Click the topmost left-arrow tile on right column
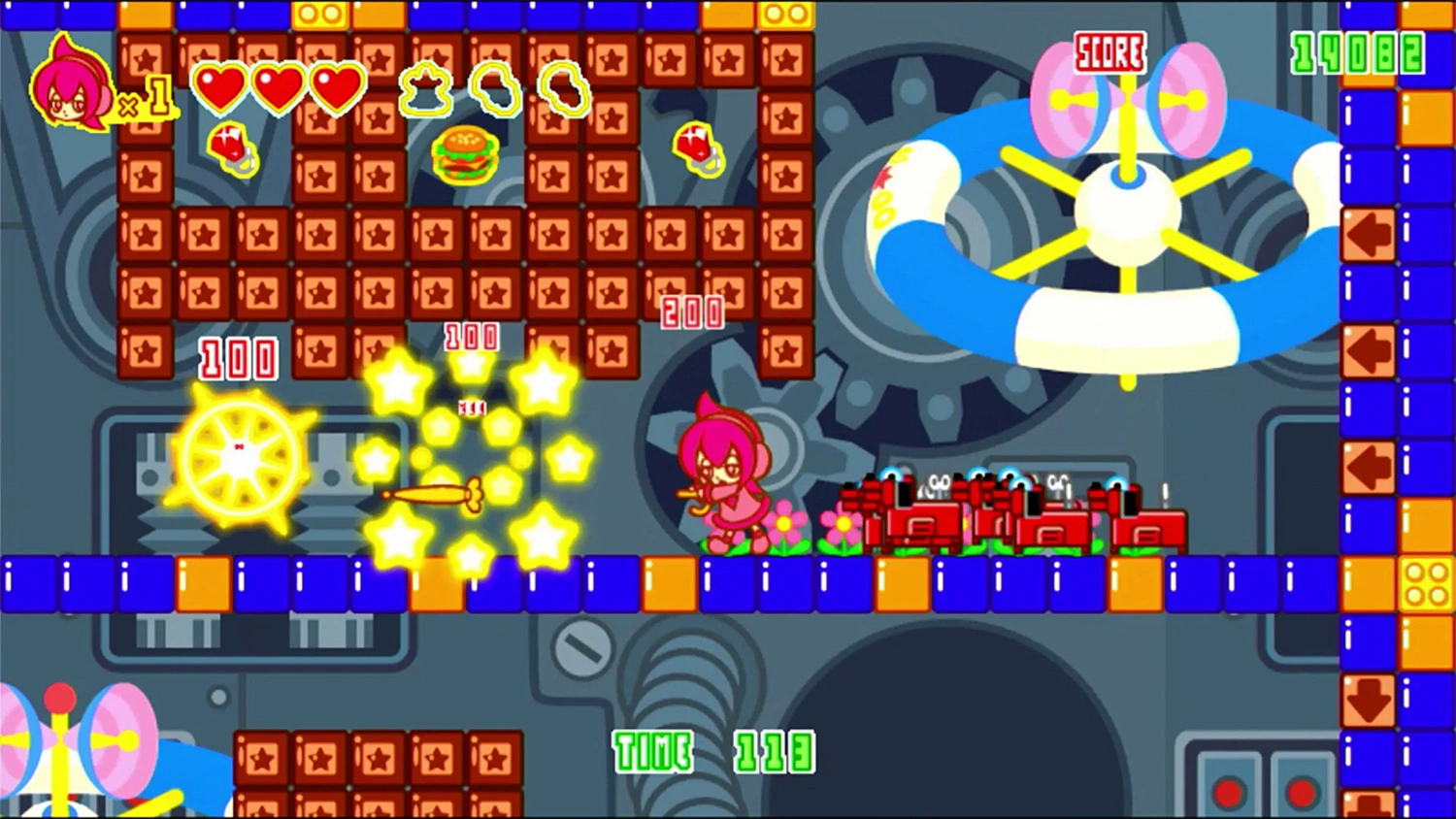This screenshot has width=1456, height=819. pos(1370,233)
